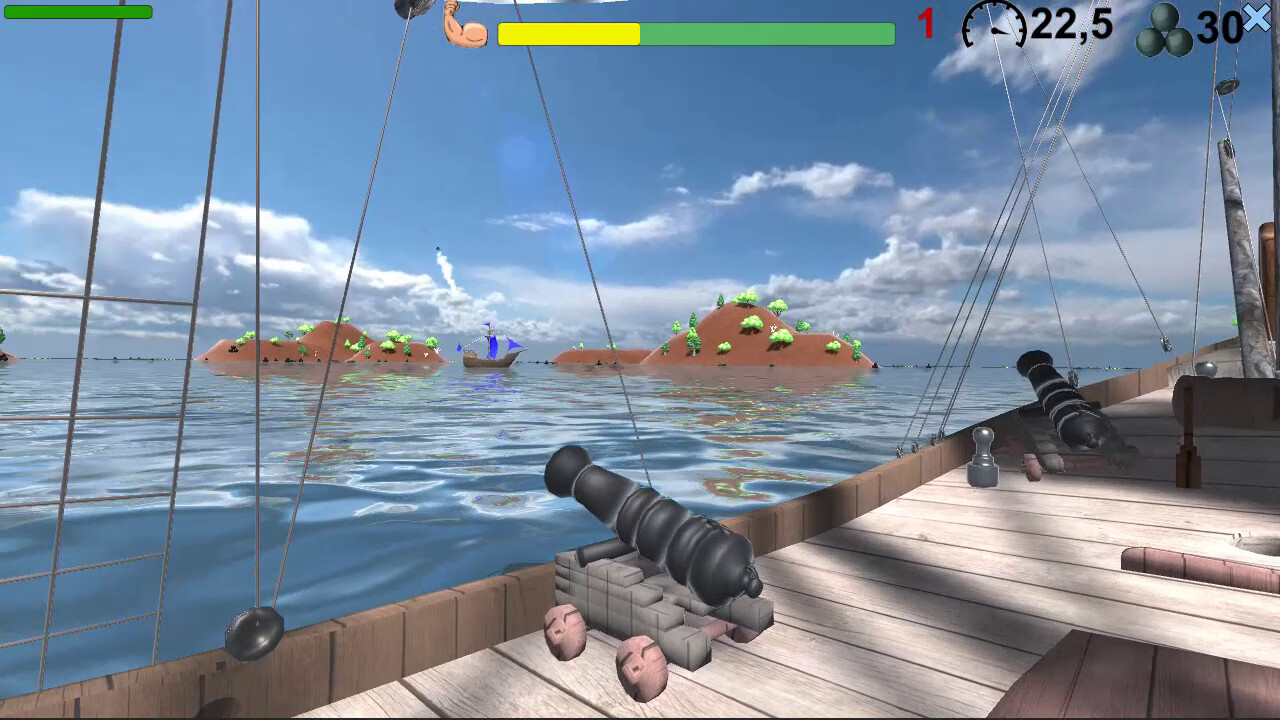Click the speed value 22,5

(1070, 27)
